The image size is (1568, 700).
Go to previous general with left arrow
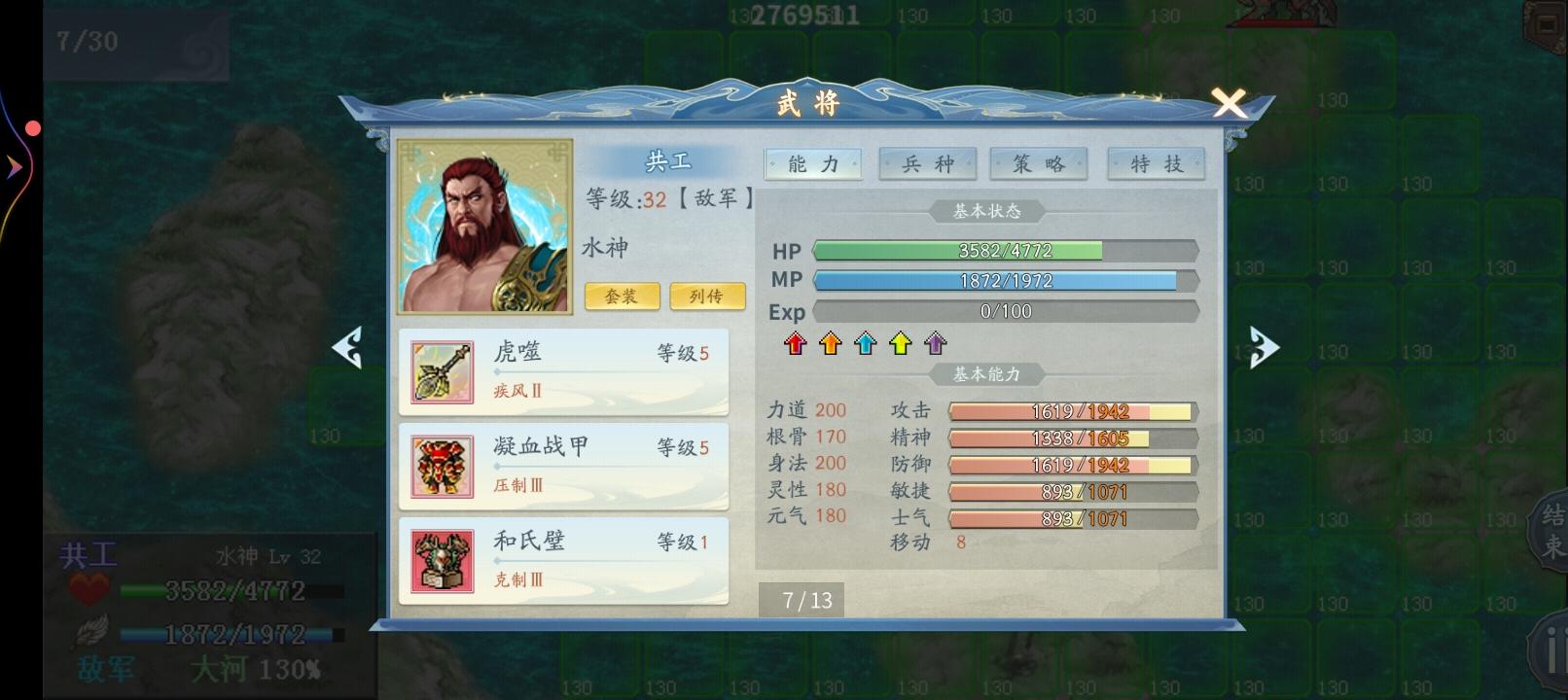click(x=350, y=346)
